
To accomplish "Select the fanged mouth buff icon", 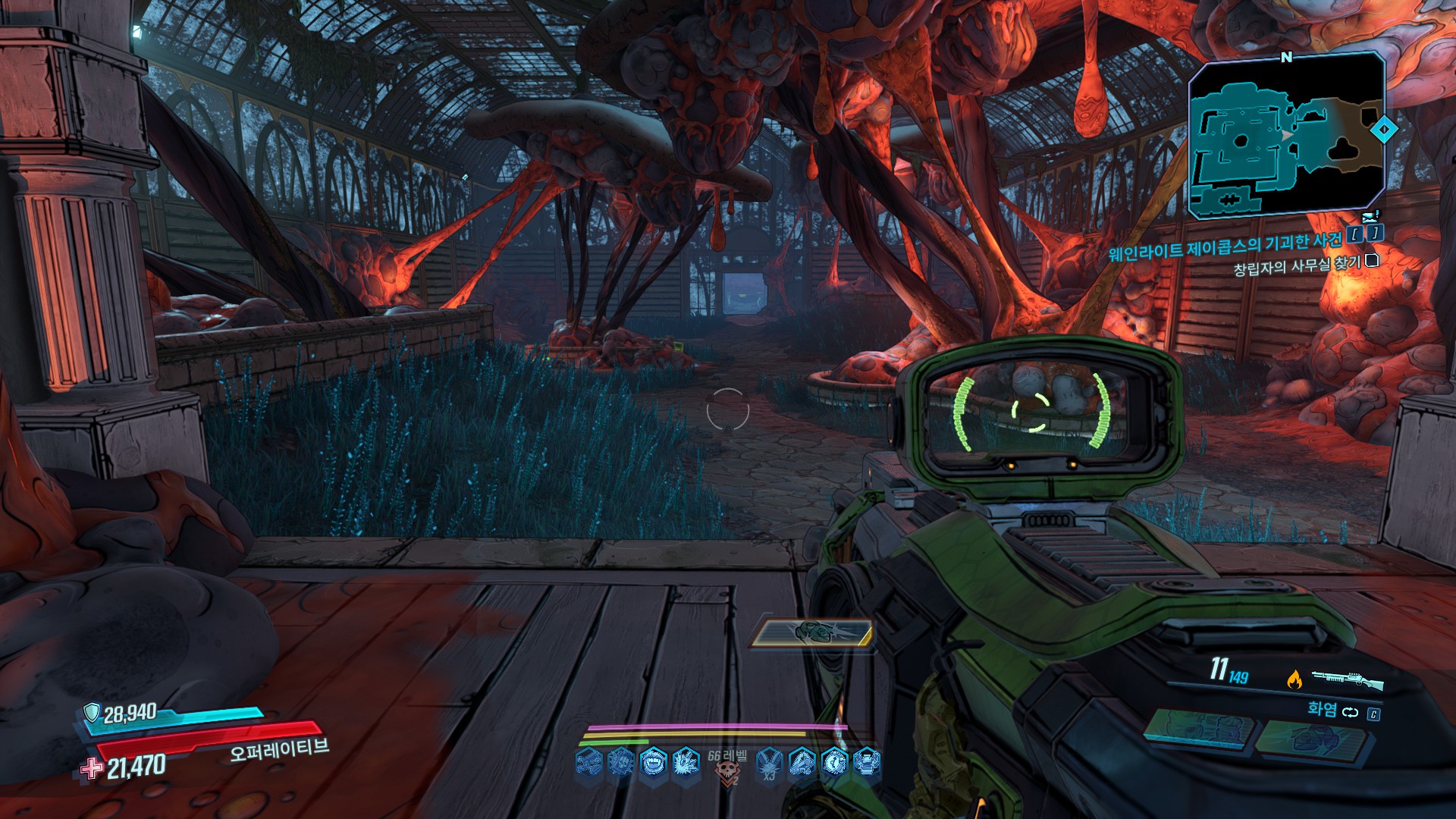I will pos(653,761).
